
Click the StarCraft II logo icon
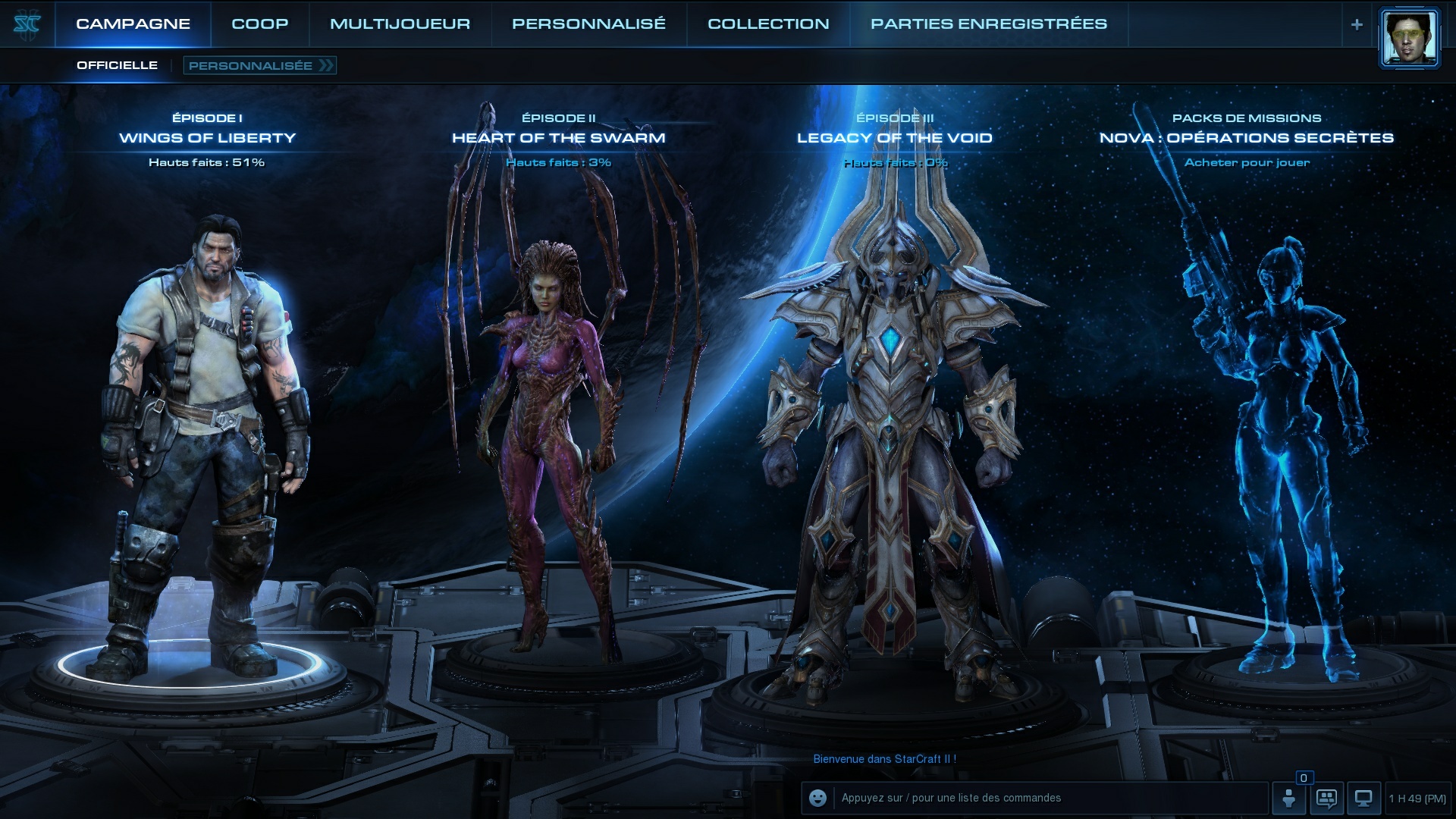tap(27, 24)
